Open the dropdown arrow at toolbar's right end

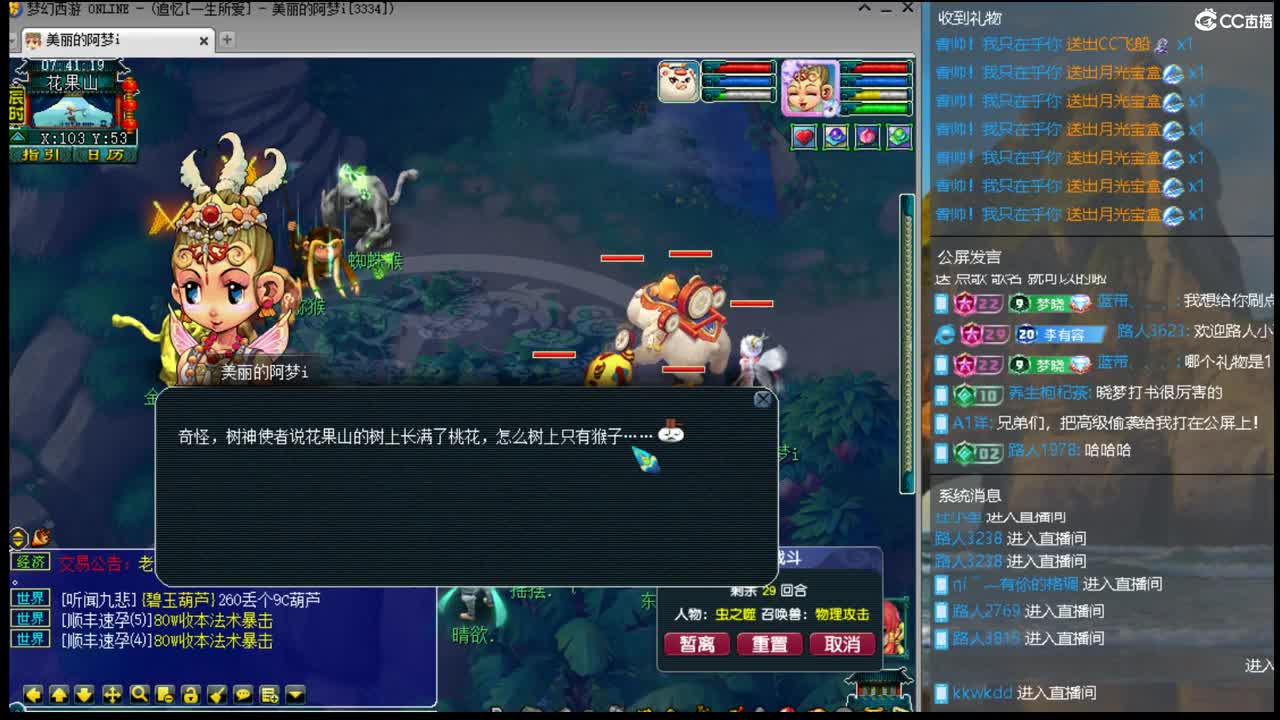[295, 694]
